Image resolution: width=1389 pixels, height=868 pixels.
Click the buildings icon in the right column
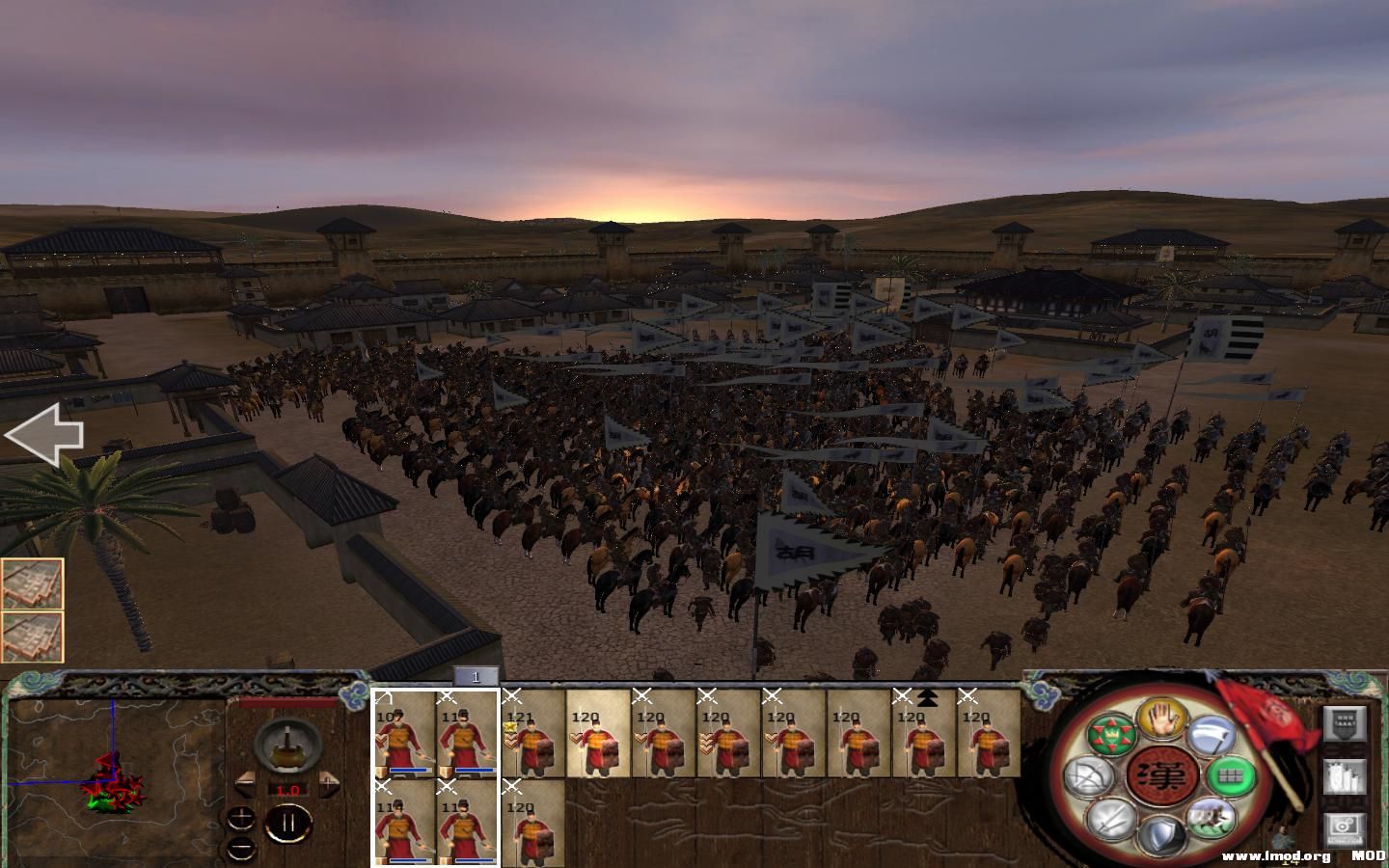[1343, 777]
